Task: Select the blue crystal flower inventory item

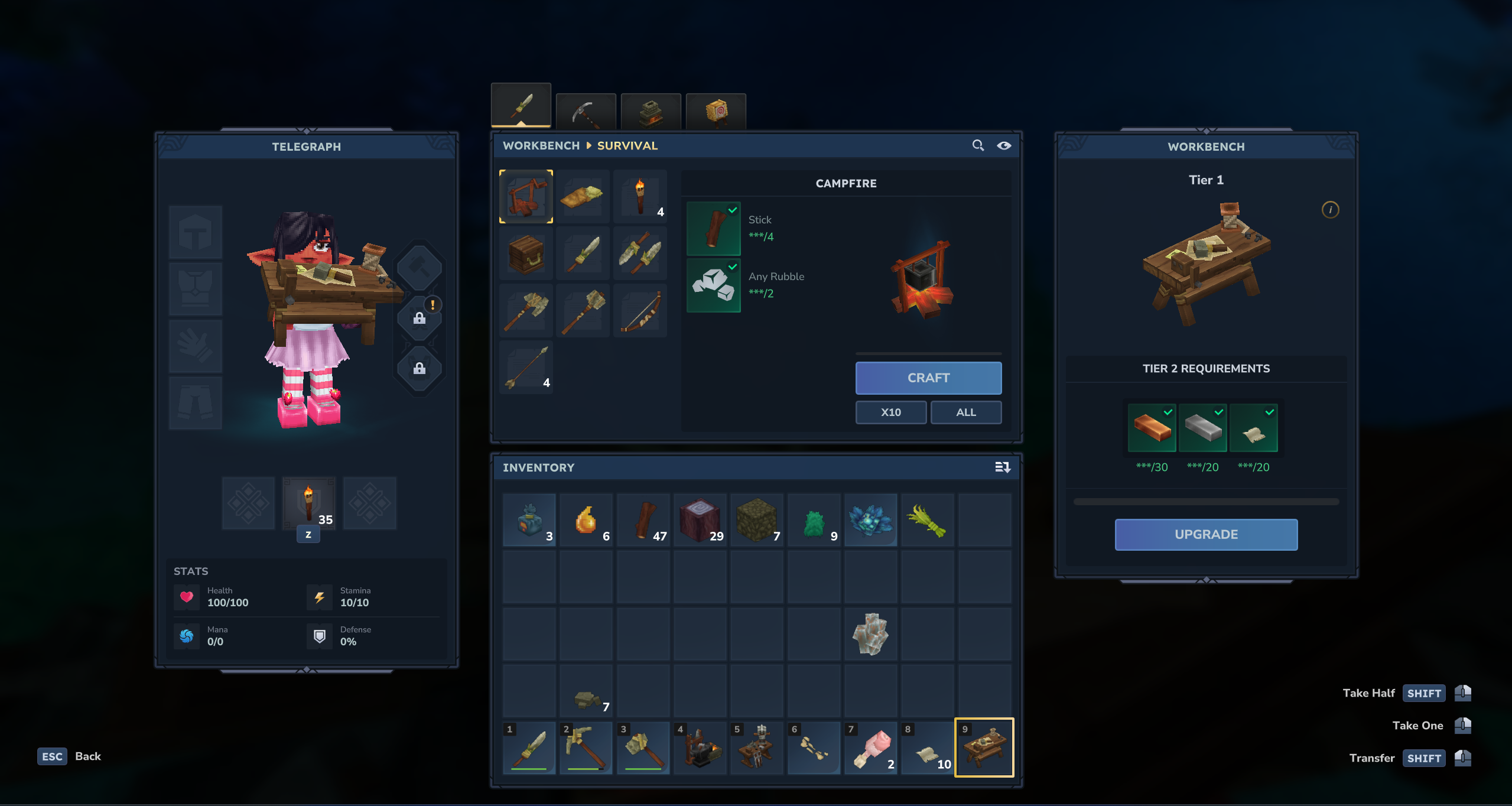Action: coord(870,521)
